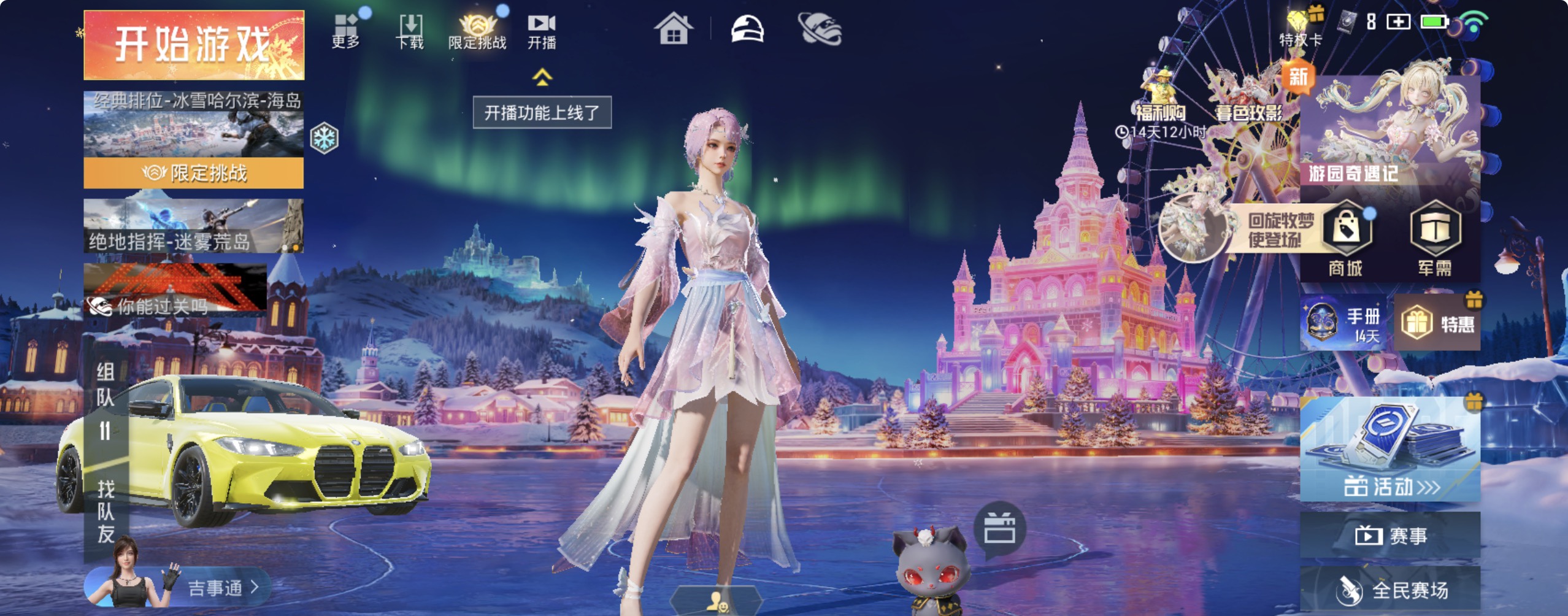Open the 商城 shop
The image size is (1568, 616).
tap(1346, 241)
